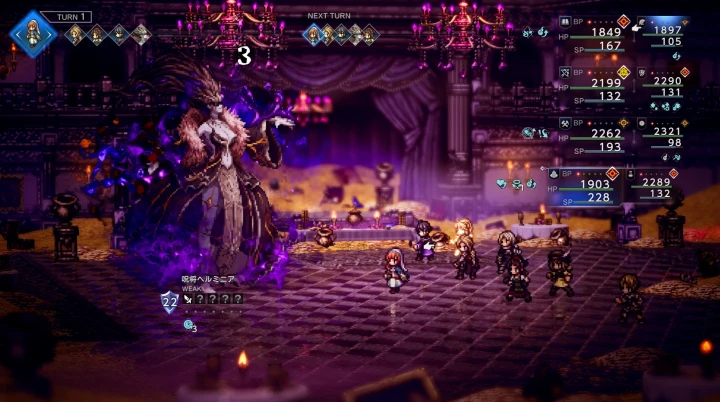Pick the party panel with 2262 HP

590,137
